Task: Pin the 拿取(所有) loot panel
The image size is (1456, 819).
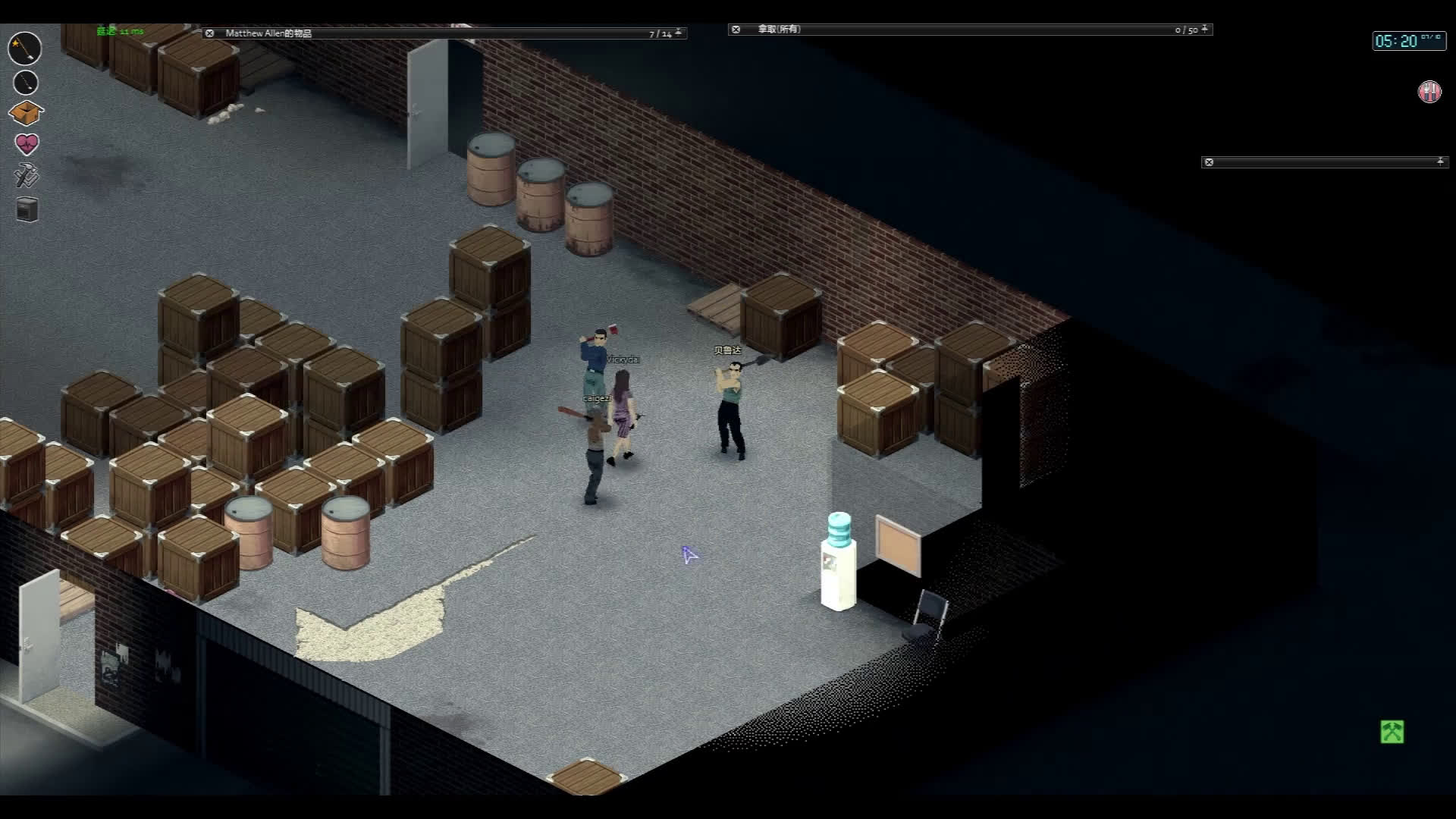Action: 1204,30
